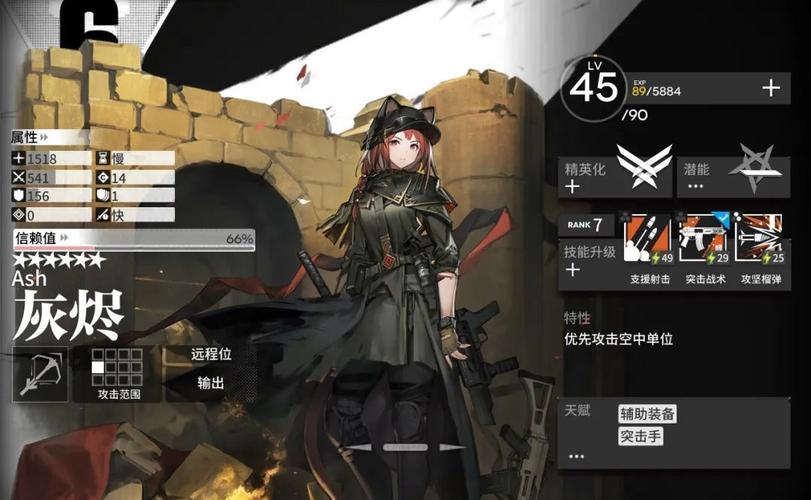Show the 突击手 talent details

coord(641,436)
